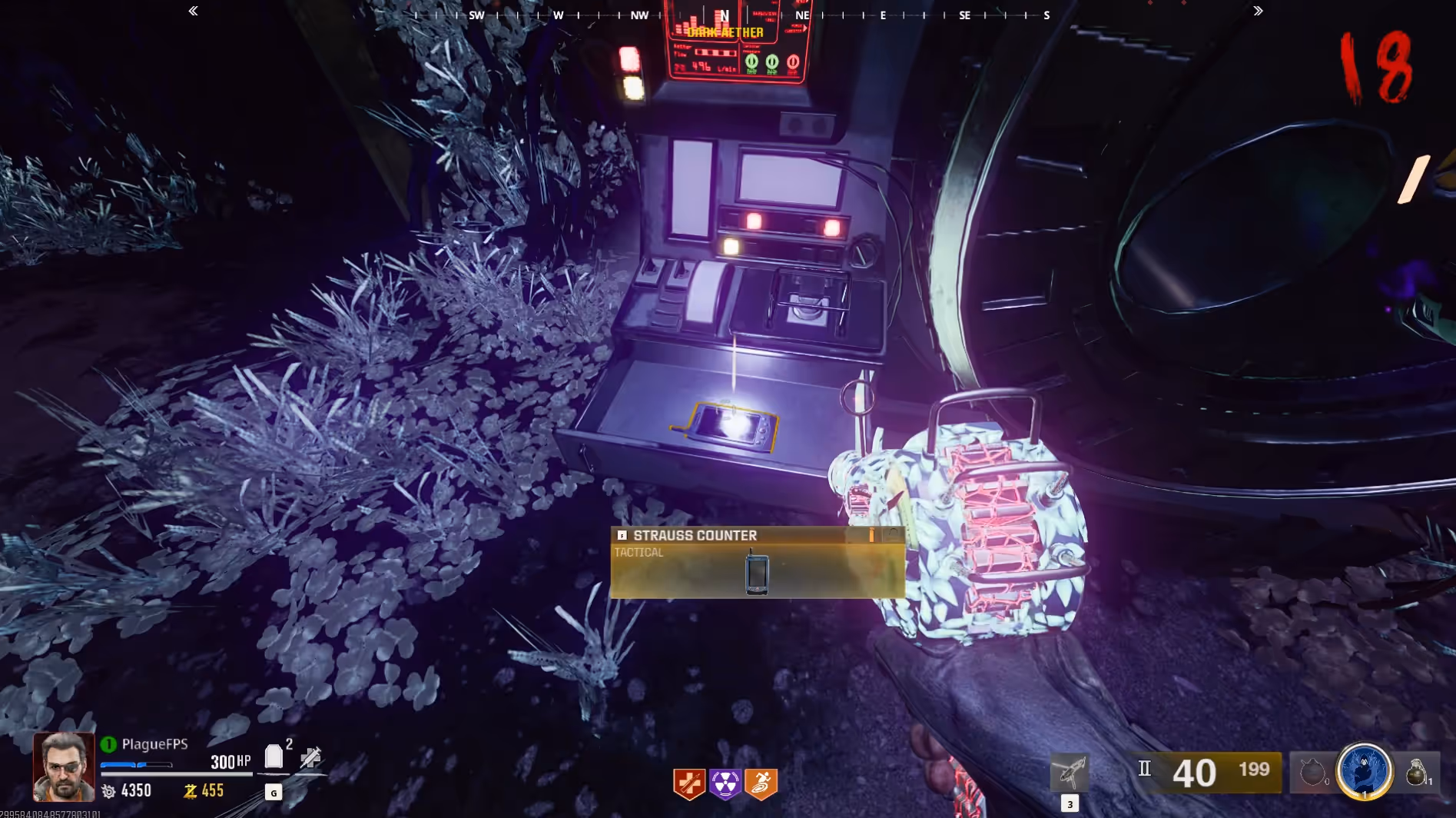The height and width of the screenshot is (818, 1456).
Task: Select the orange running-man perk icon
Action: pos(761,783)
